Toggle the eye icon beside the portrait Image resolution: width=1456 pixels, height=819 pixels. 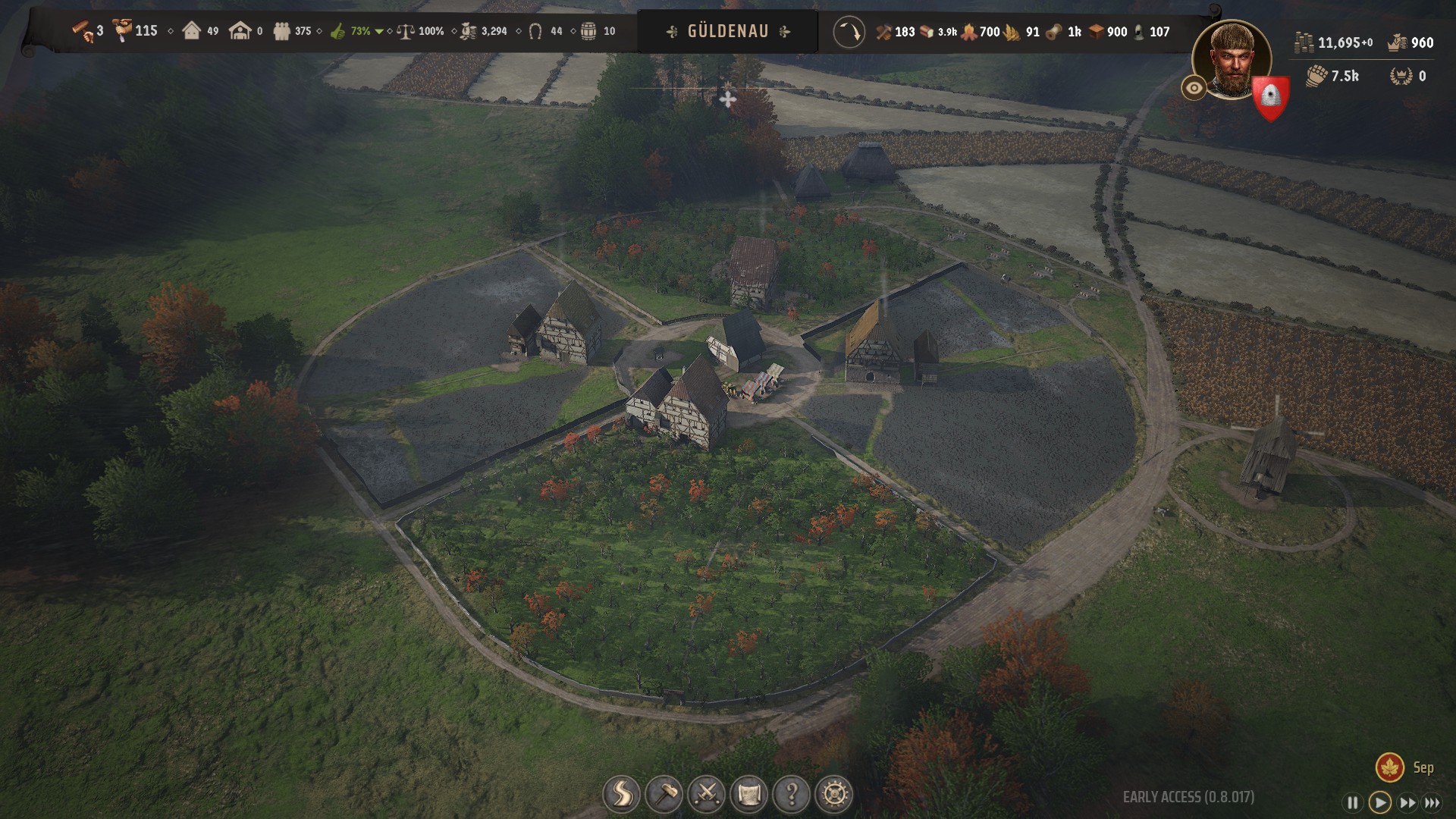click(x=1194, y=89)
